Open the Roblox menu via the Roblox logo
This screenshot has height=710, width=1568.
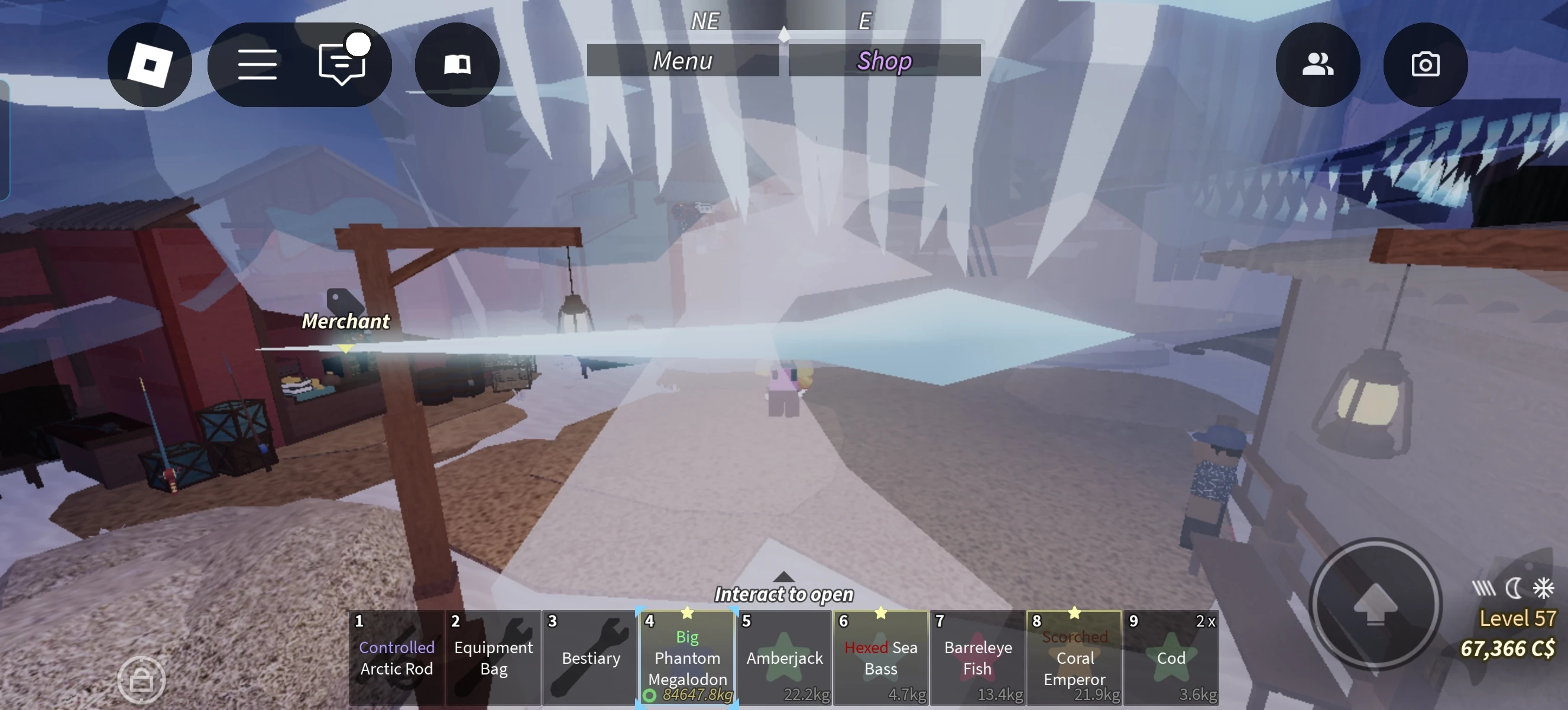pyautogui.click(x=149, y=64)
